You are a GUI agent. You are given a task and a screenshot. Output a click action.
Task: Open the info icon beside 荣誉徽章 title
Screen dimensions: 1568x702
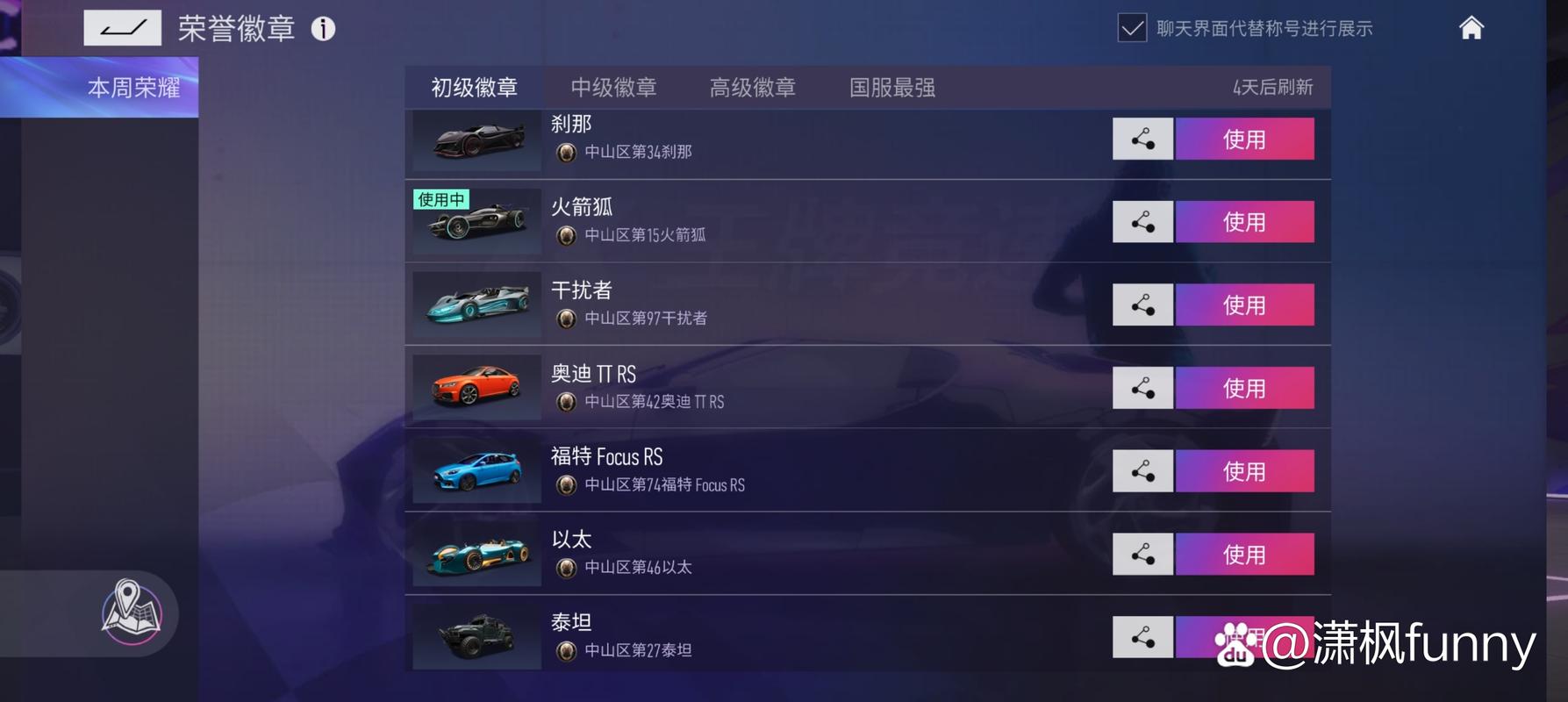click(x=324, y=29)
